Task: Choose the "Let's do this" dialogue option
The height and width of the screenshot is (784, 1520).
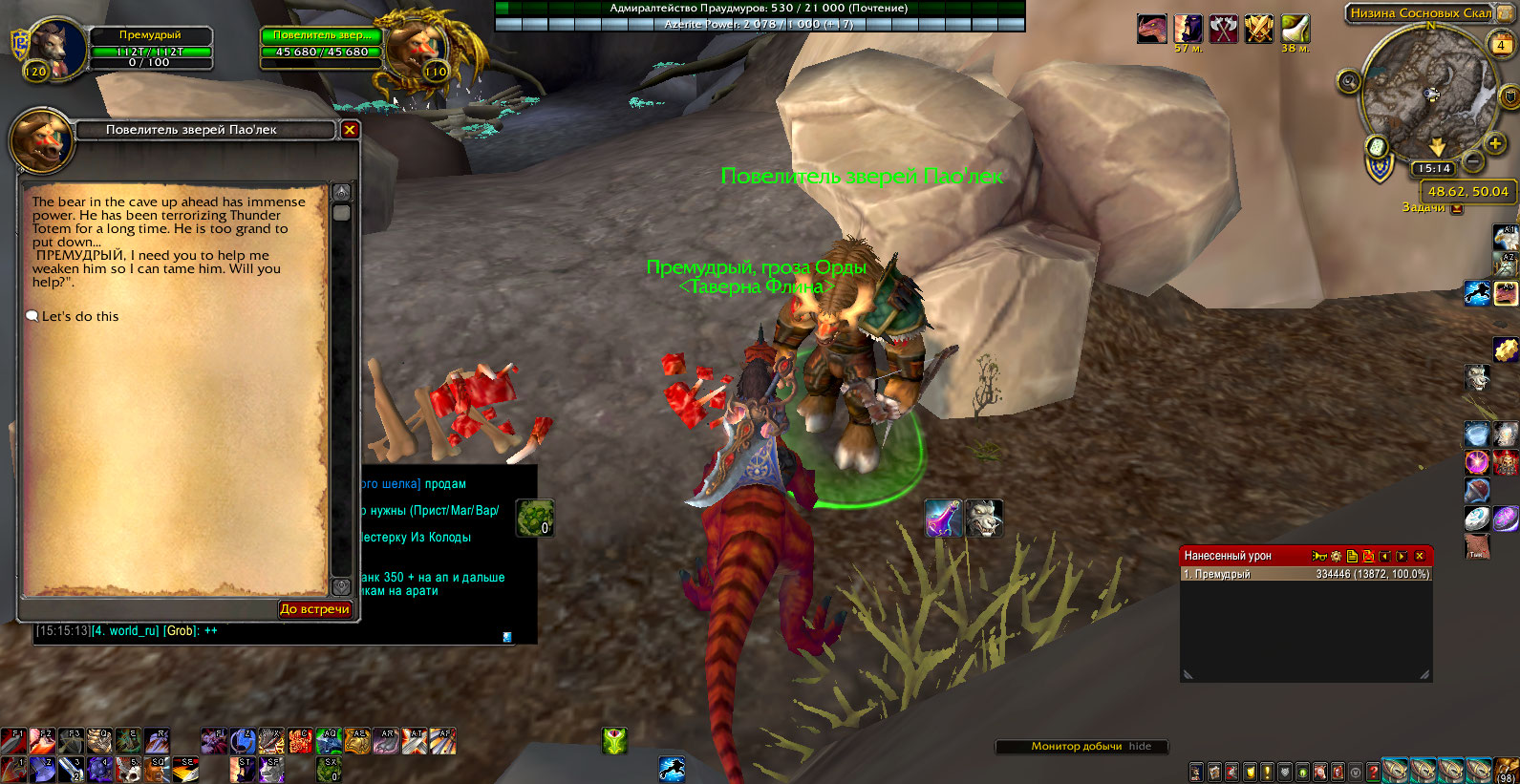Action: click(80, 316)
